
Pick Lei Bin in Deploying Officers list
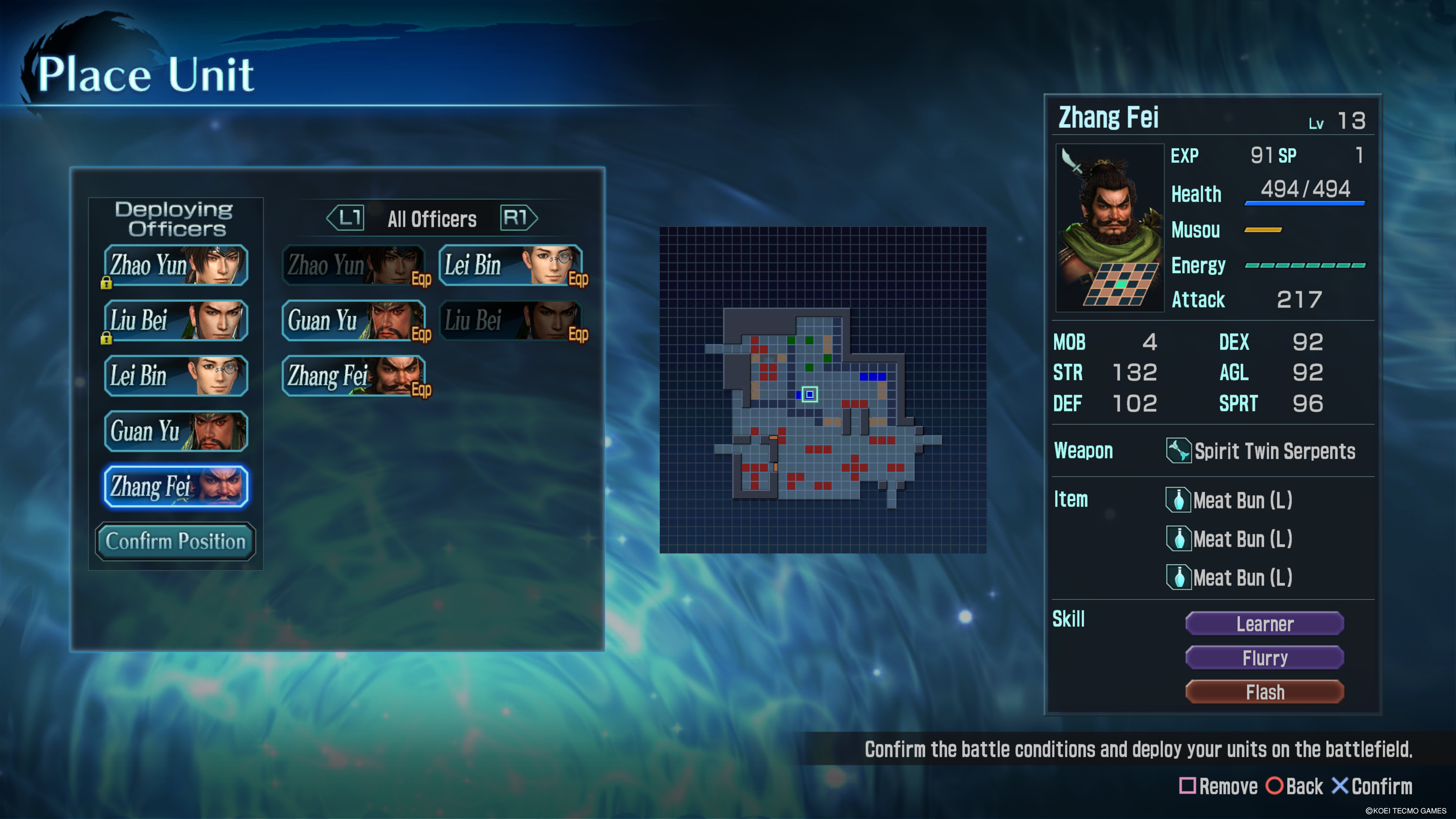tap(176, 376)
